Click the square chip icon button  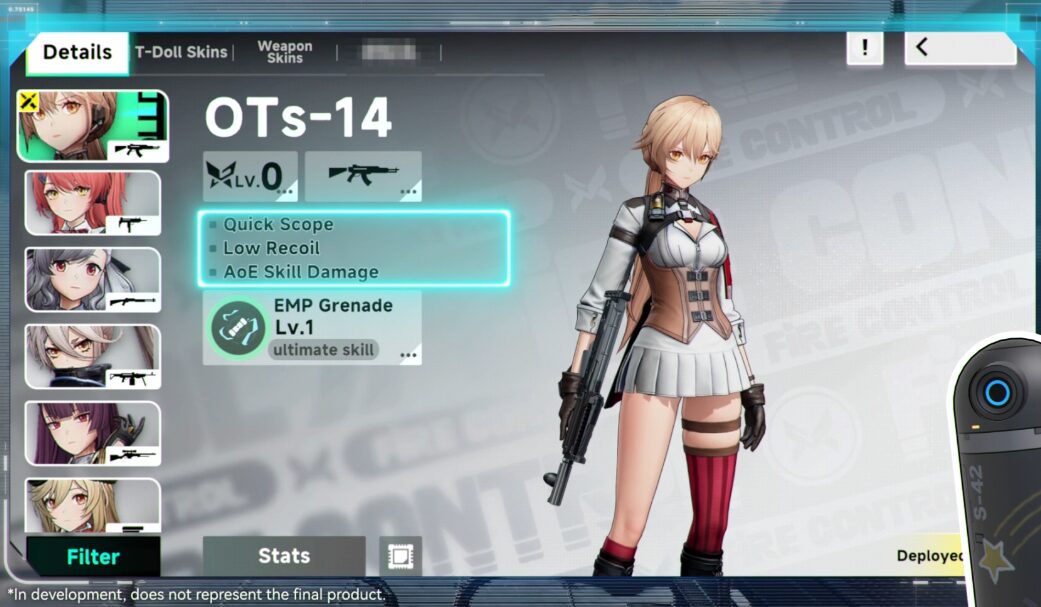[x=400, y=556]
